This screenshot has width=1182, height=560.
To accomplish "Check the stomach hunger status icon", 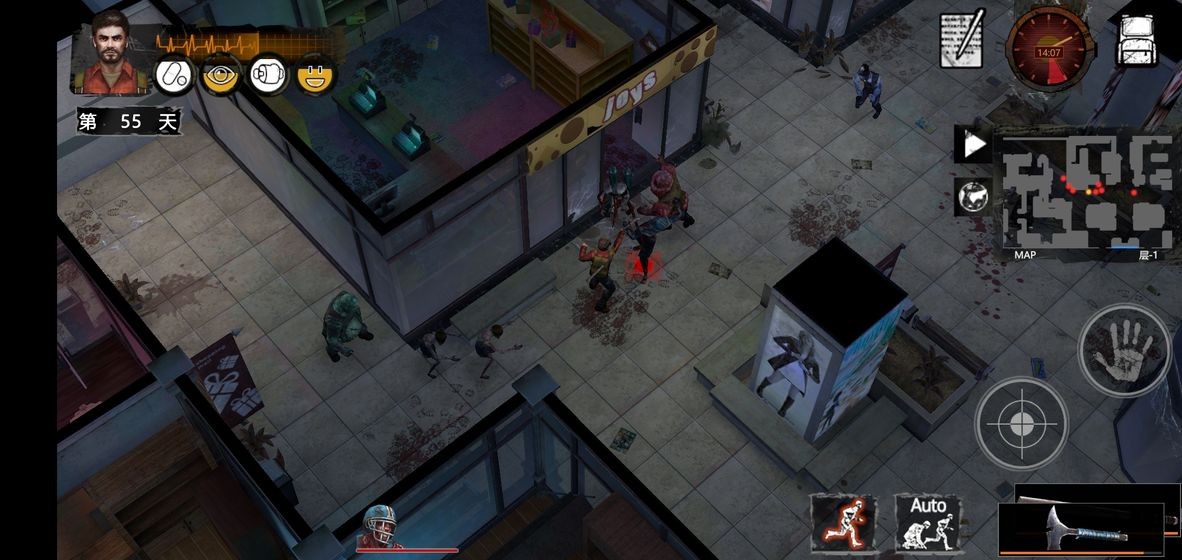I will pyautogui.click(x=268, y=75).
